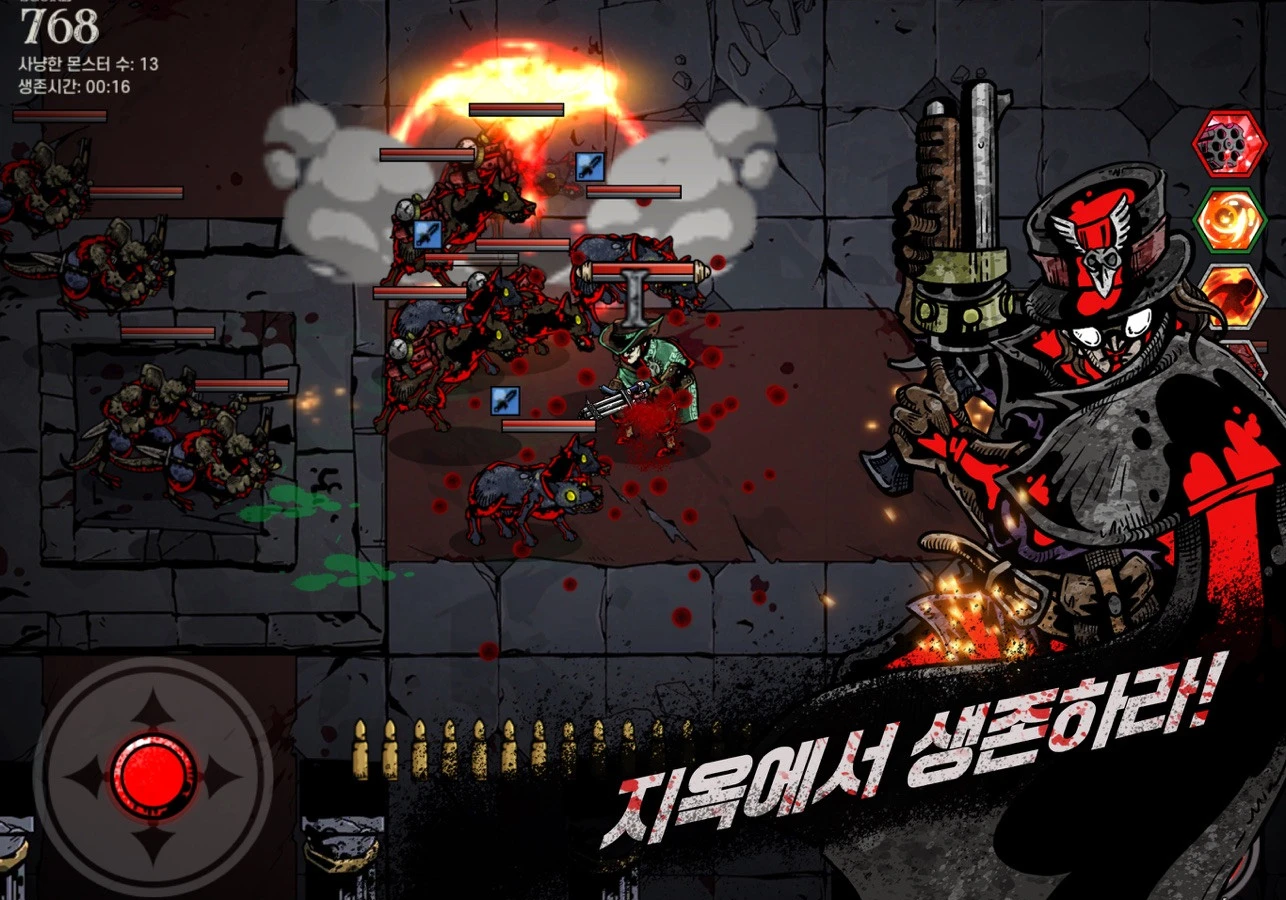Use the green-bordered fire swirl skill
This screenshot has height=900, width=1286.
coord(1229,220)
